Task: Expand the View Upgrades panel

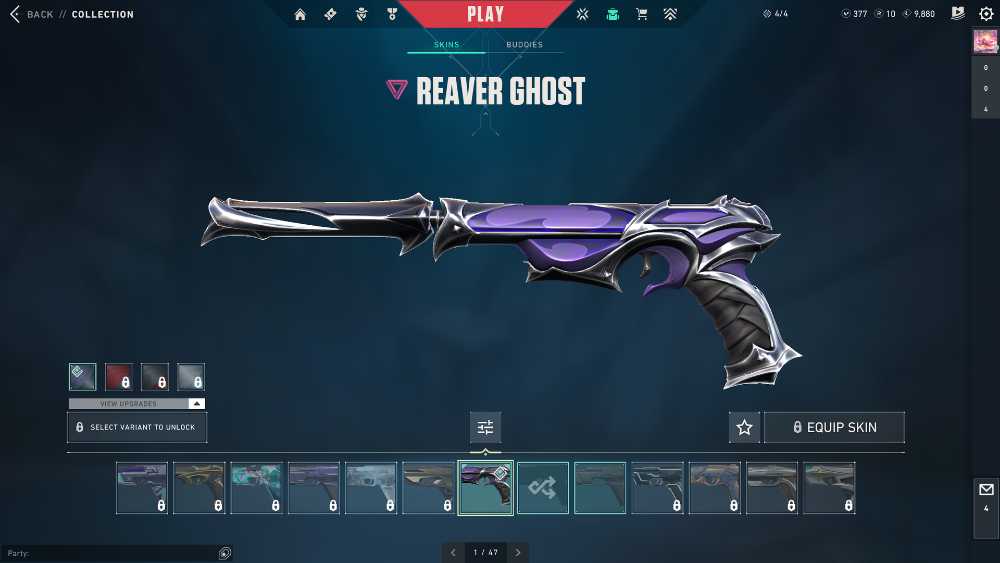Action: point(137,403)
